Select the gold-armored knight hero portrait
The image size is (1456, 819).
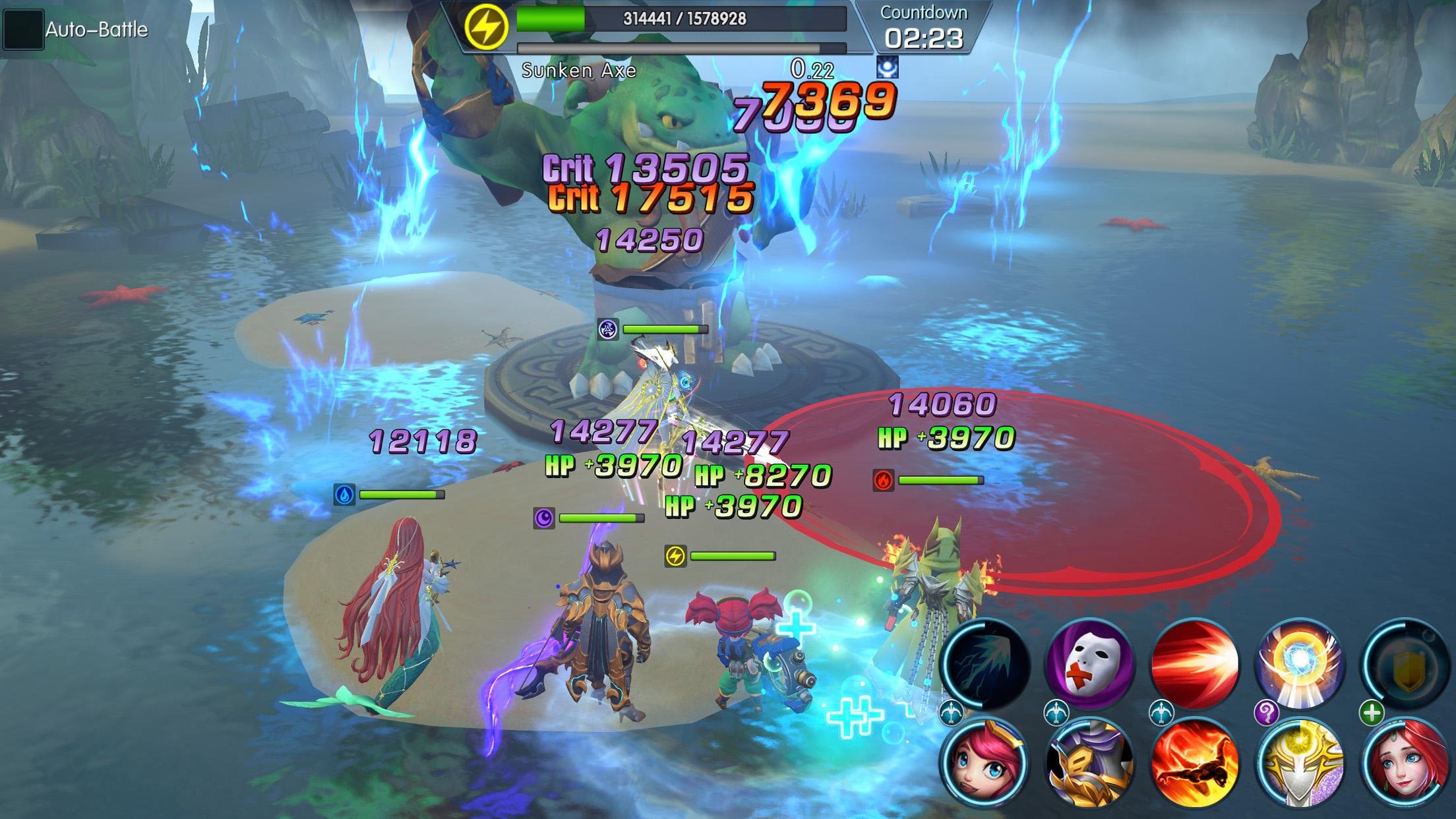tap(1089, 764)
